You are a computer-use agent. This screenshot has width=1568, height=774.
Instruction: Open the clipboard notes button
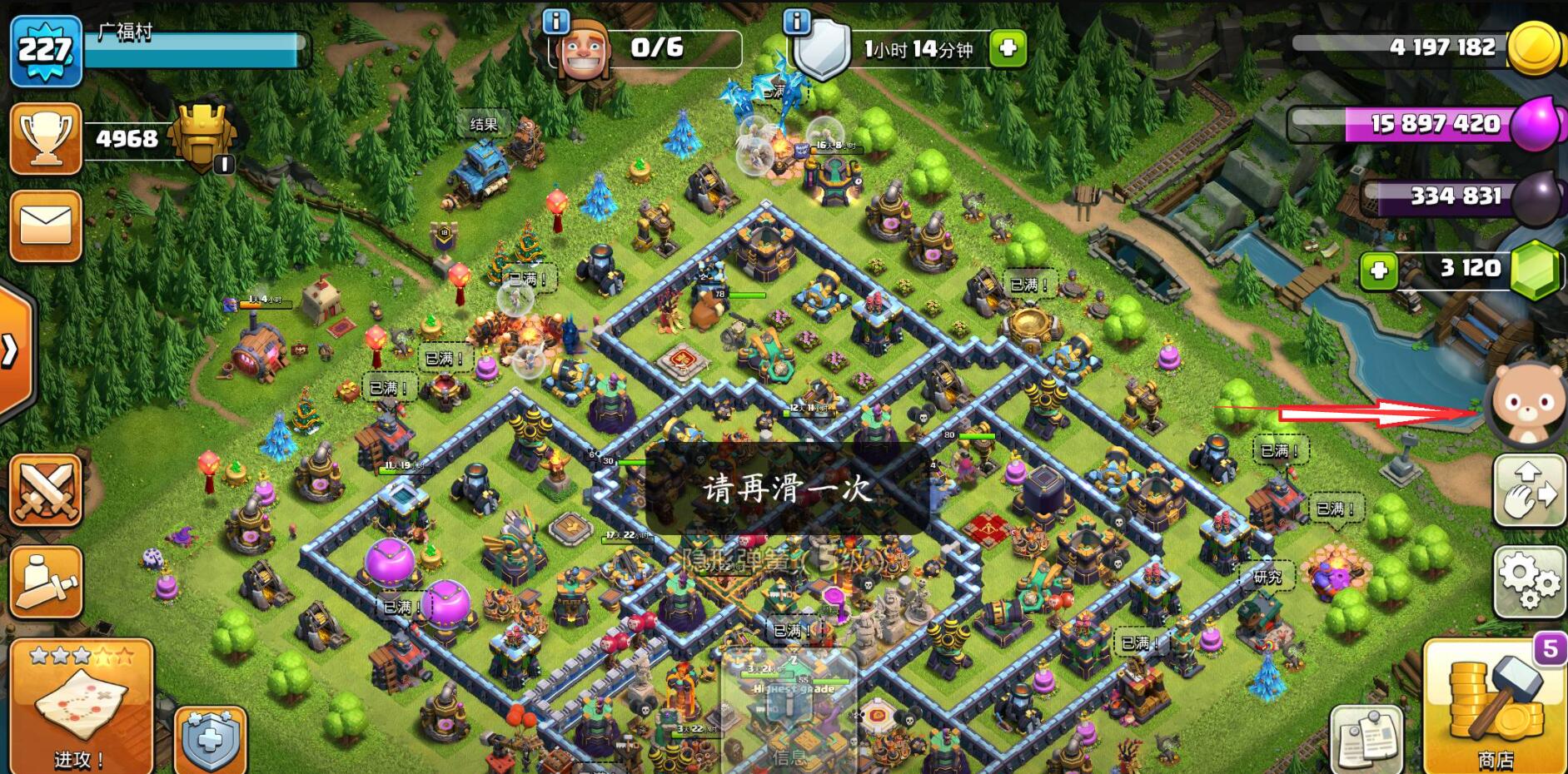tap(1366, 739)
